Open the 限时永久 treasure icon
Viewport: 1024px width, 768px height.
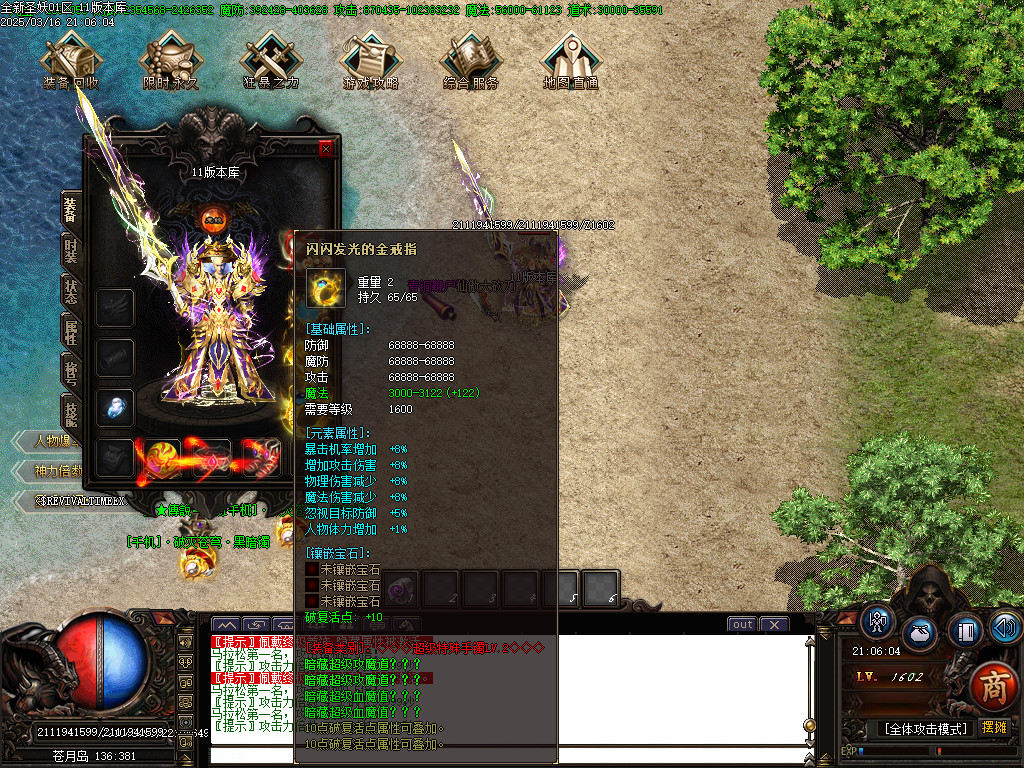pos(171,60)
